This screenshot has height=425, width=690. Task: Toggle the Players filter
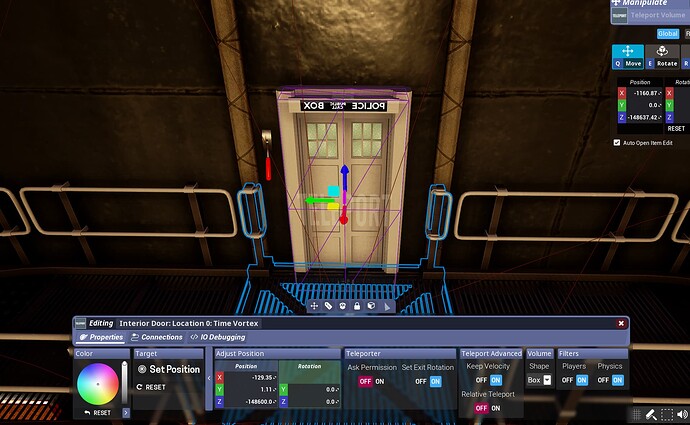tap(573, 380)
